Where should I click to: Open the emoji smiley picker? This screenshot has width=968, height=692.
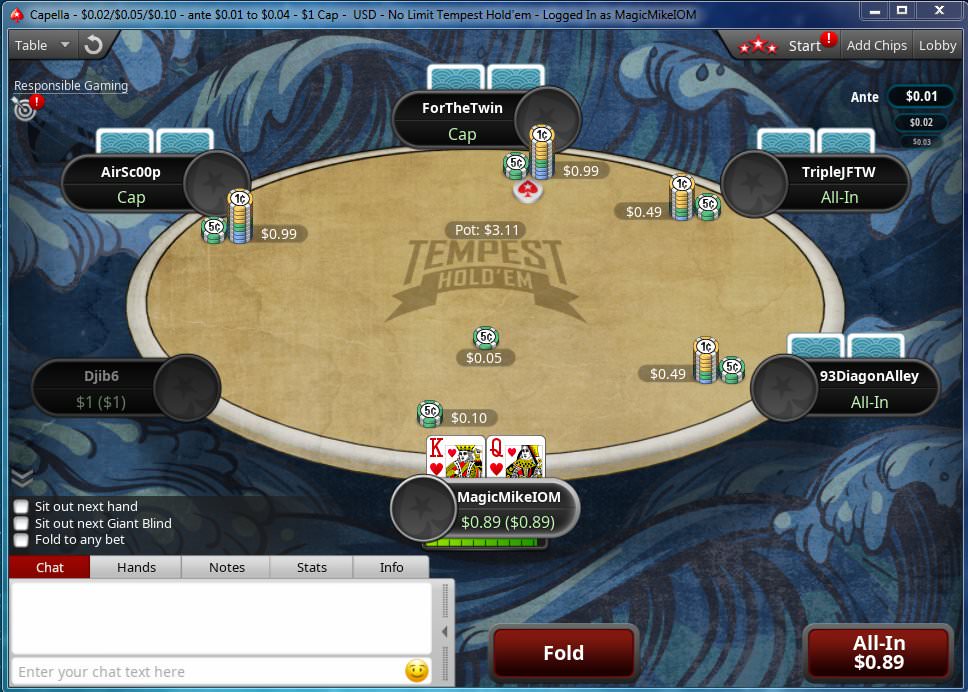[x=417, y=671]
